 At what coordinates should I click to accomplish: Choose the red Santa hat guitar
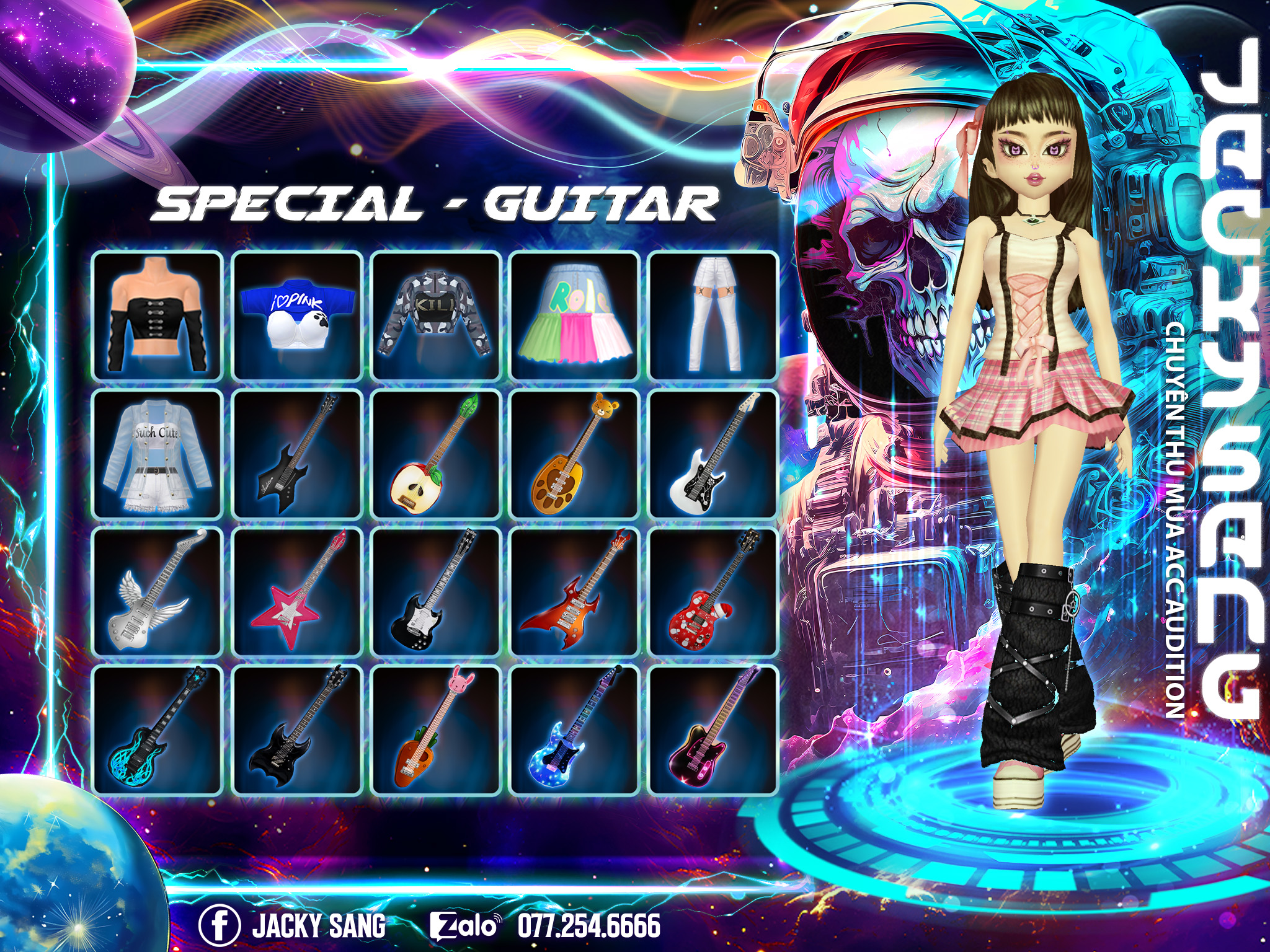(x=714, y=592)
